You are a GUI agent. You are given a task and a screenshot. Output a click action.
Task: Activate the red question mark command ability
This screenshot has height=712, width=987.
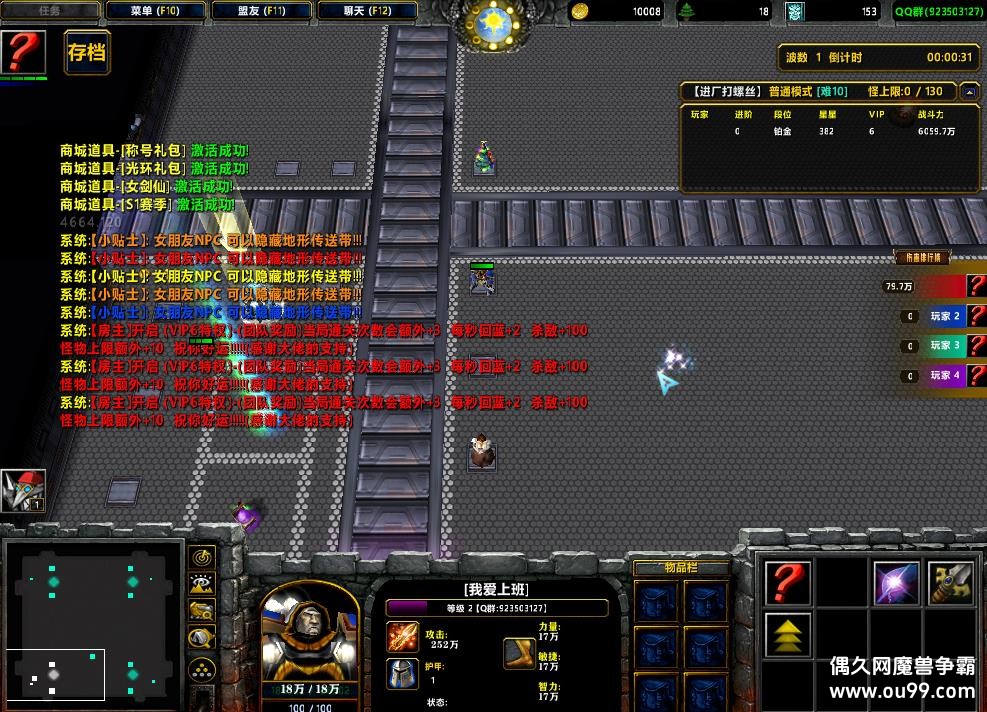coord(786,583)
